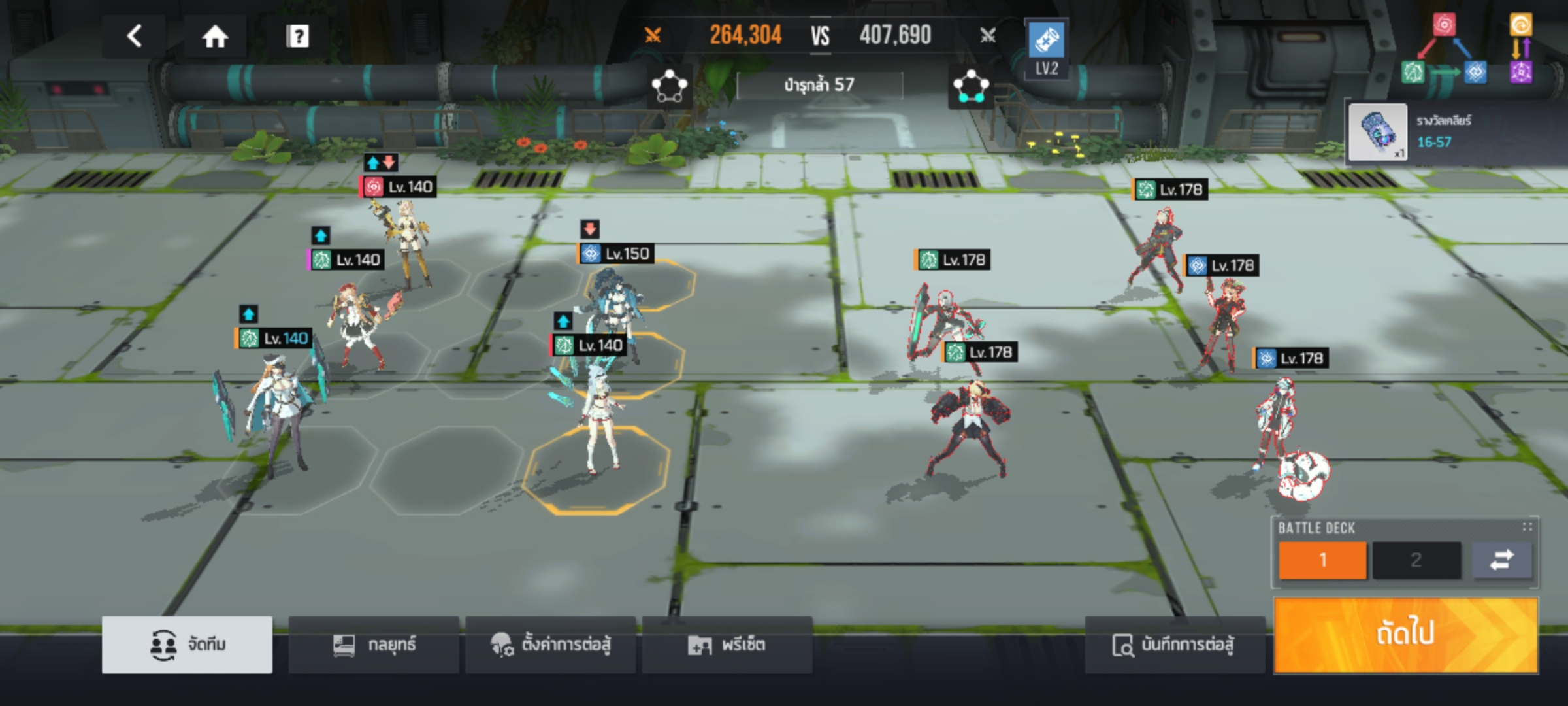
Task: Click the battle deck swap arrows button
Action: click(1501, 560)
